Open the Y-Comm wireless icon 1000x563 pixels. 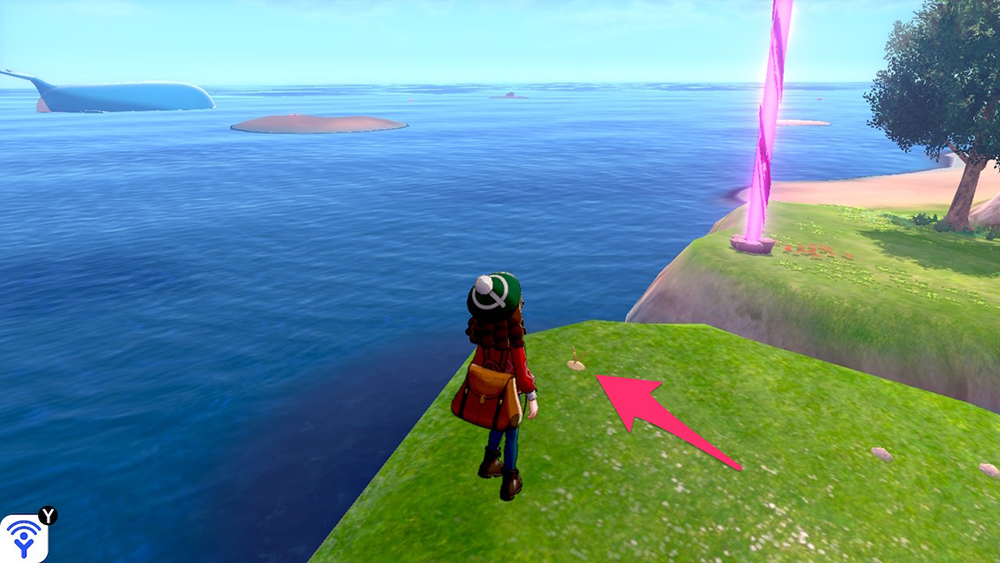[22, 538]
